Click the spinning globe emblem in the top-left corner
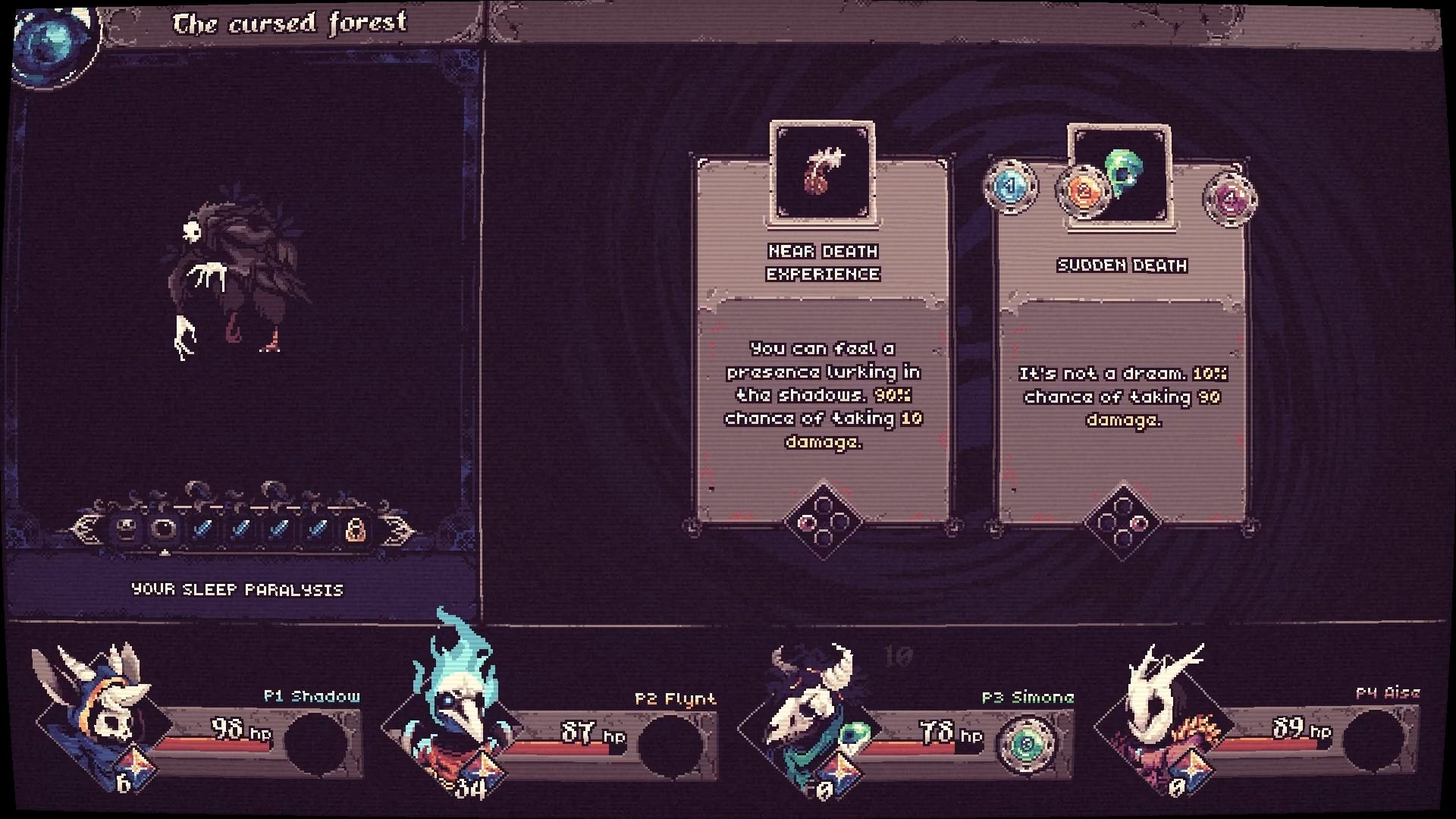The height and width of the screenshot is (819, 1456). (51, 36)
